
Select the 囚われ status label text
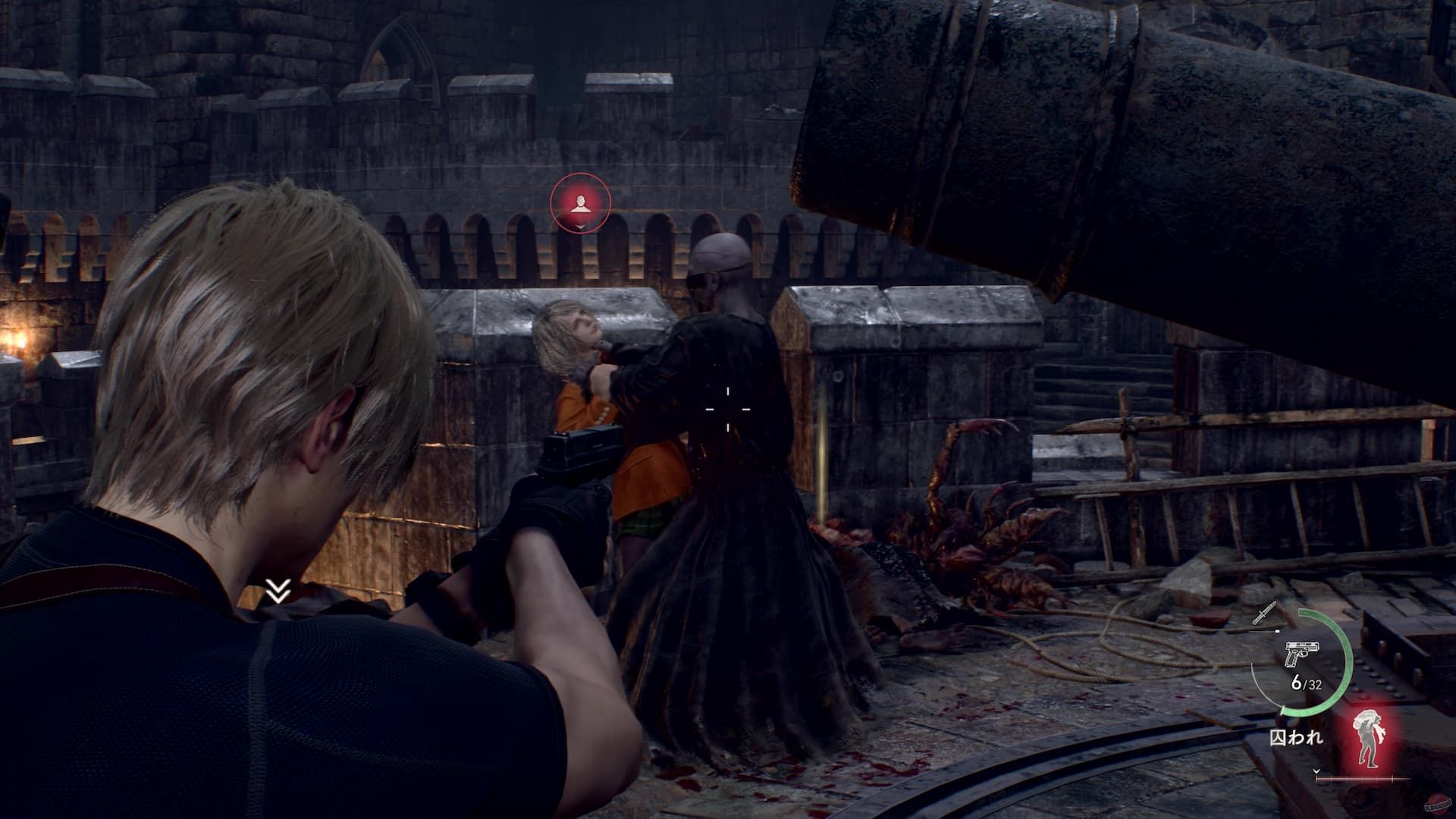[1298, 738]
